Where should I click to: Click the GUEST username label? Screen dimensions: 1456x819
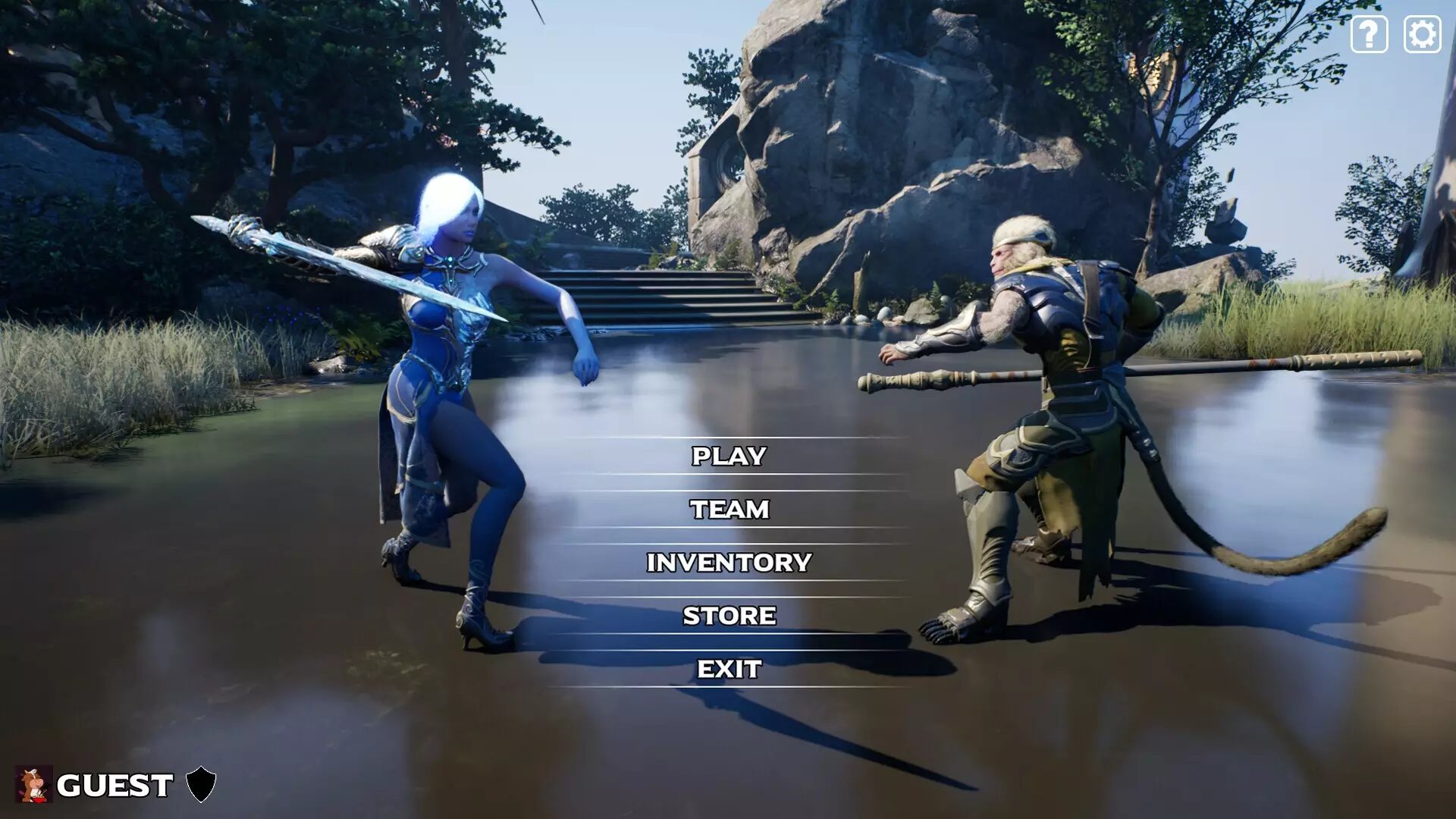point(115,786)
